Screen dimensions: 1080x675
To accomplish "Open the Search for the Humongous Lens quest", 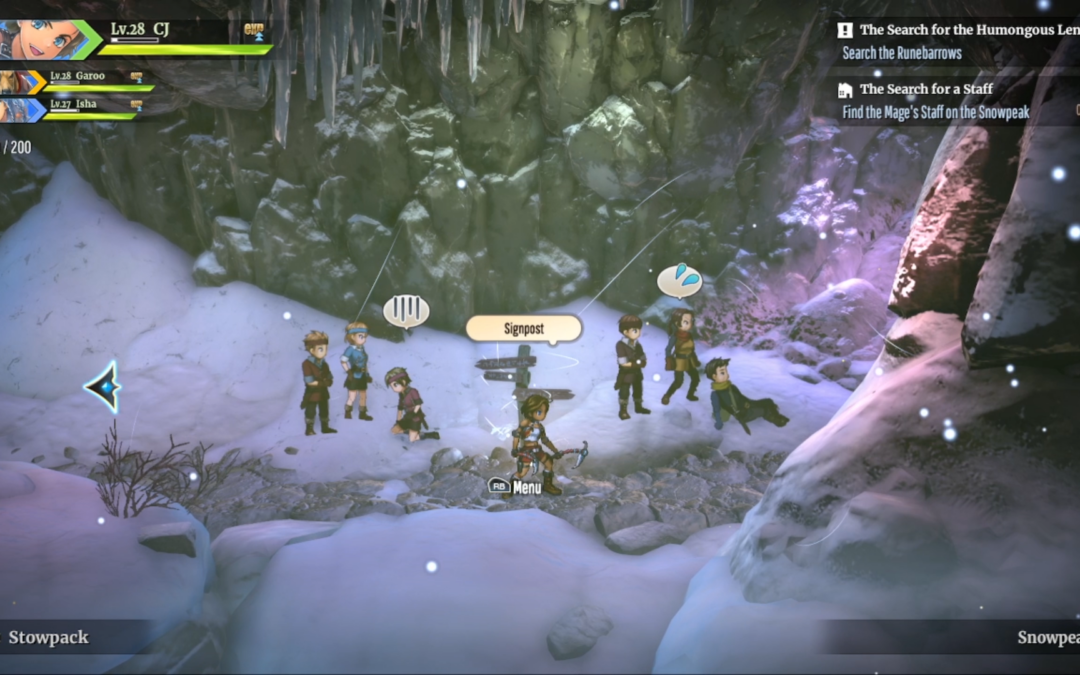I will [958, 30].
